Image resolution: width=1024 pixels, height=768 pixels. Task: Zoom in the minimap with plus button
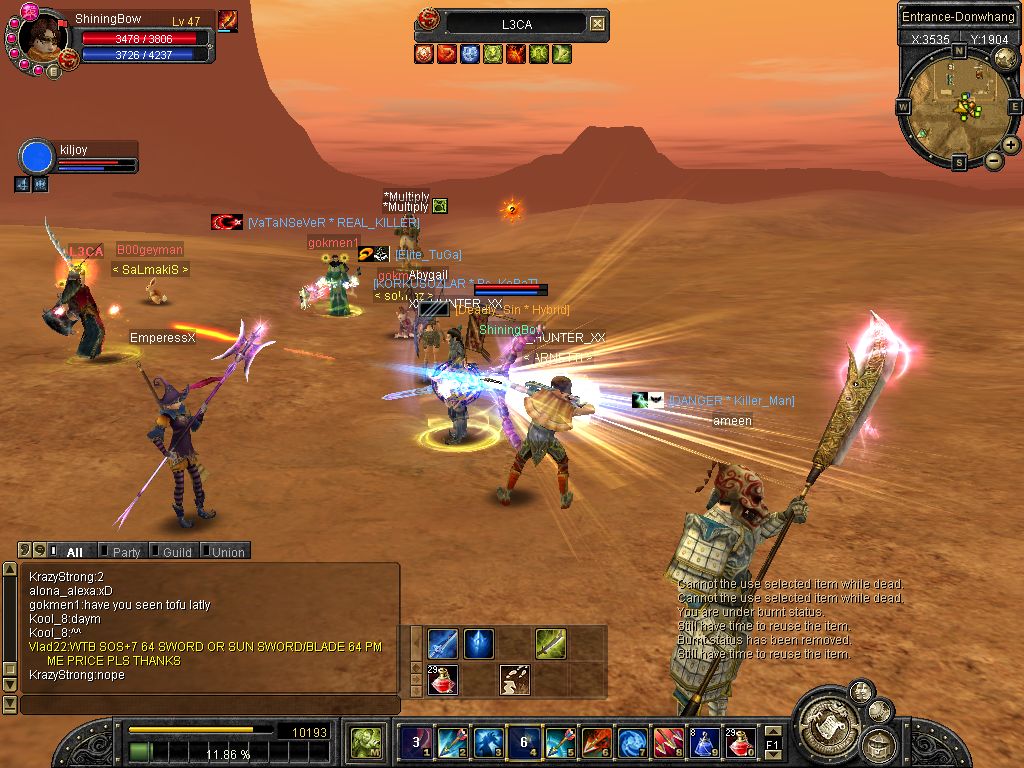coord(1011,145)
